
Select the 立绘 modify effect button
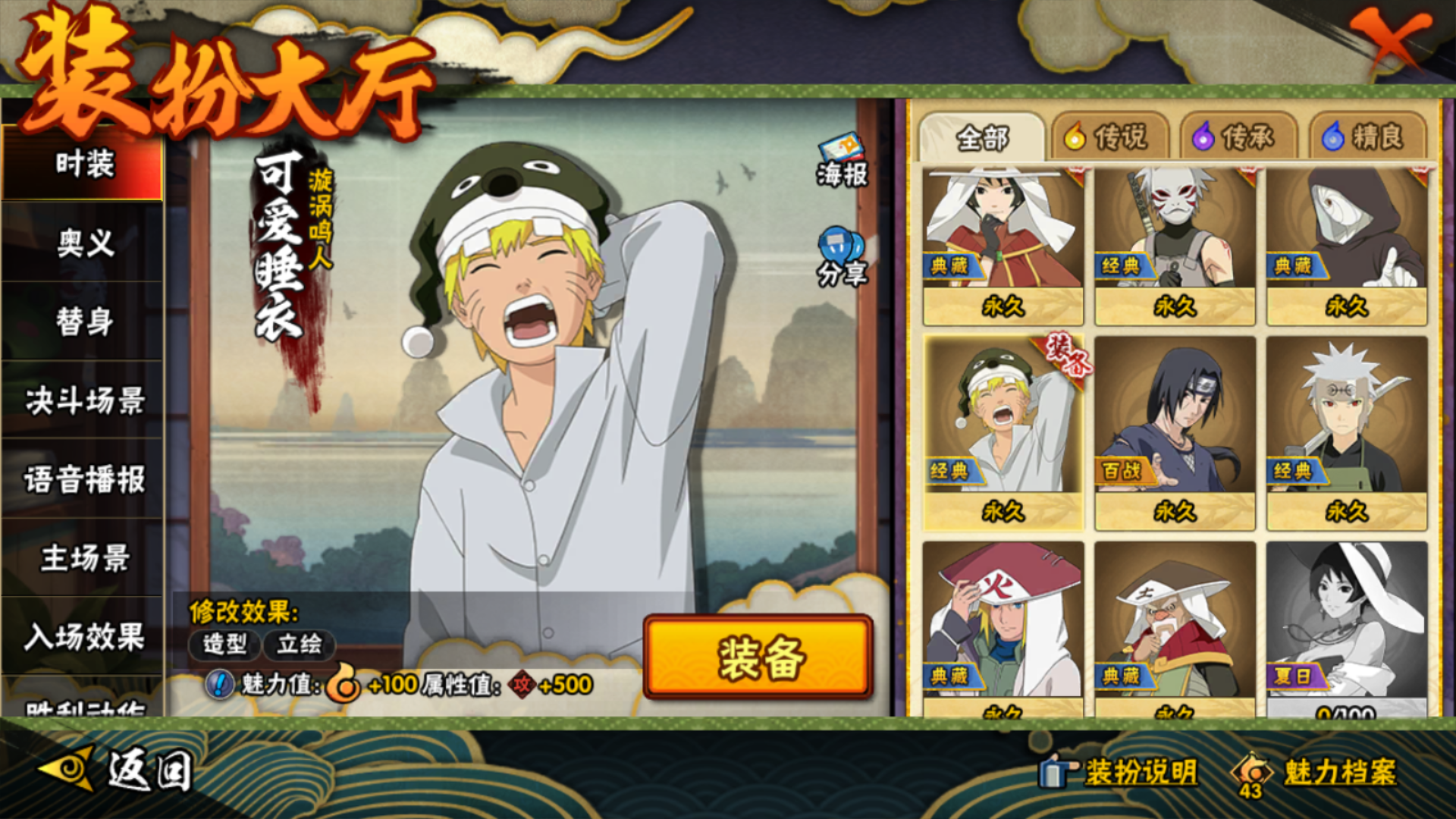tap(299, 645)
